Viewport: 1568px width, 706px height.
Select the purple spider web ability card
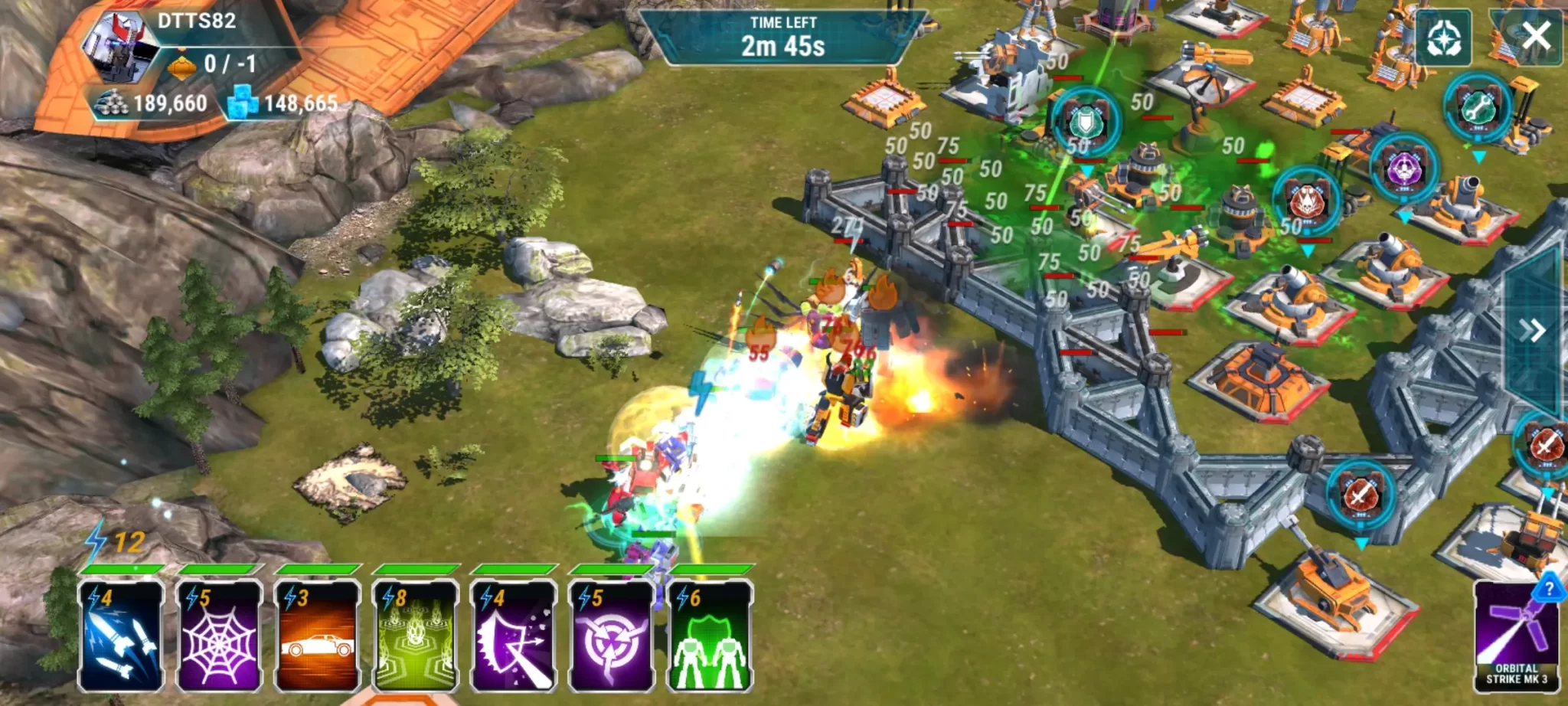(219, 636)
